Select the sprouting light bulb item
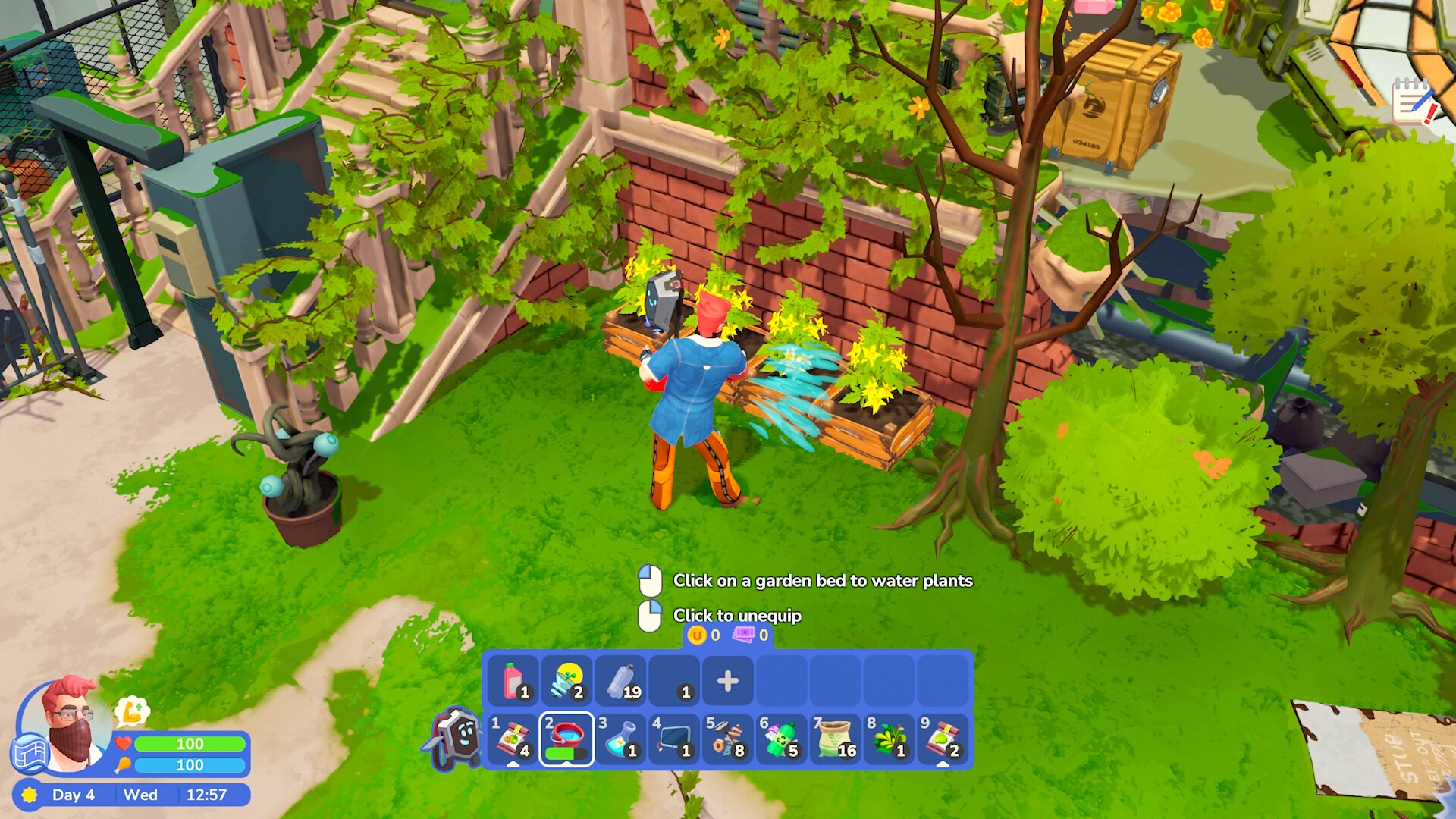Viewport: 1456px width, 819px height. click(x=567, y=680)
